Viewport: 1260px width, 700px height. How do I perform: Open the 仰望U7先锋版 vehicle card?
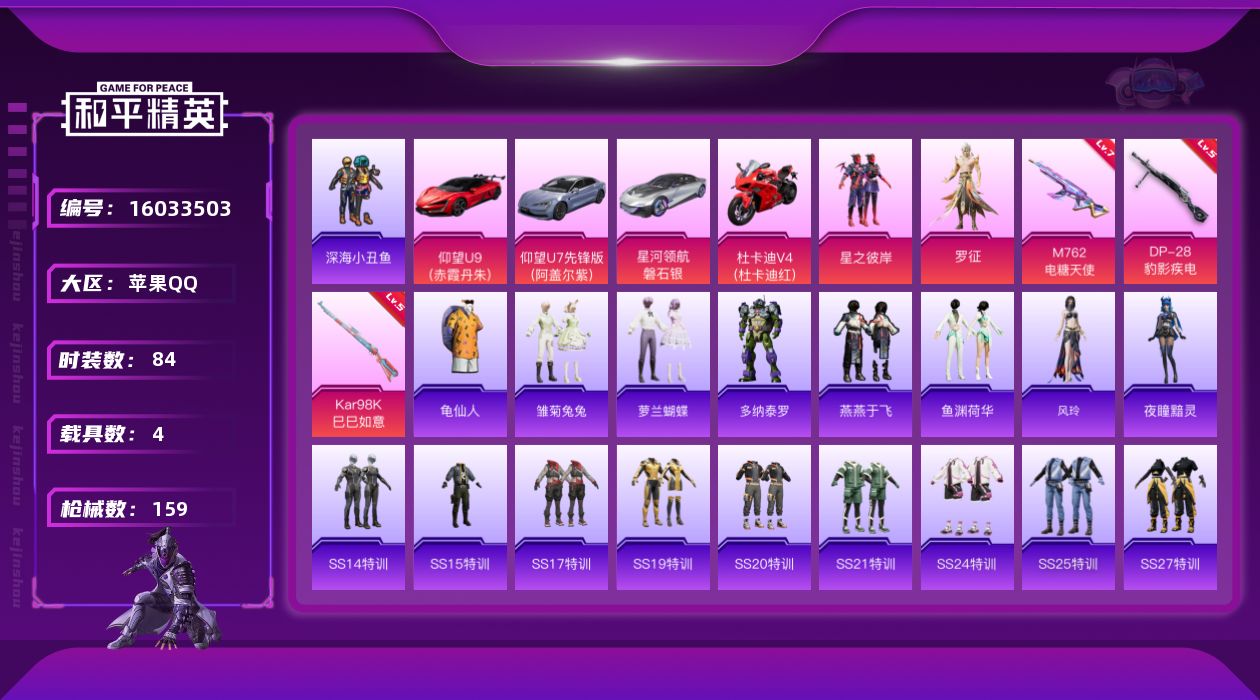(x=561, y=211)
